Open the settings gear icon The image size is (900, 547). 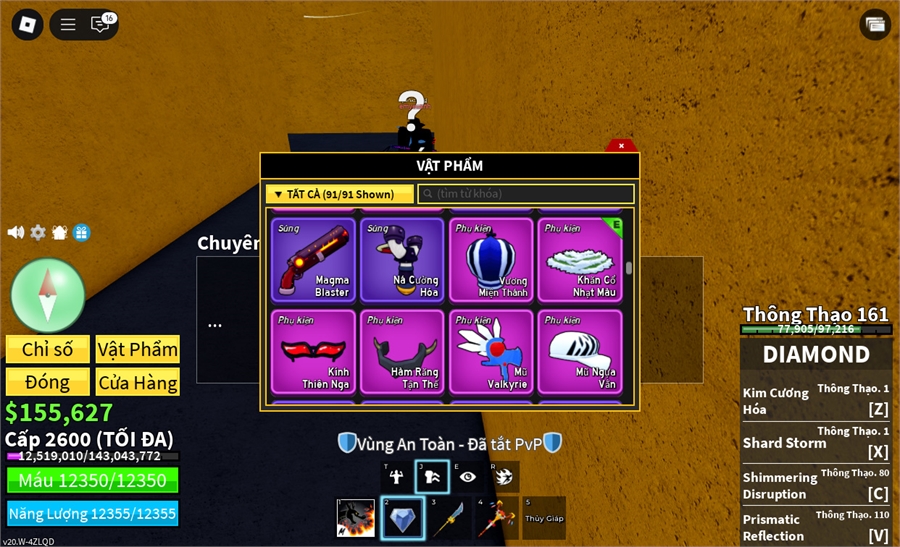(x=38, y=232)
